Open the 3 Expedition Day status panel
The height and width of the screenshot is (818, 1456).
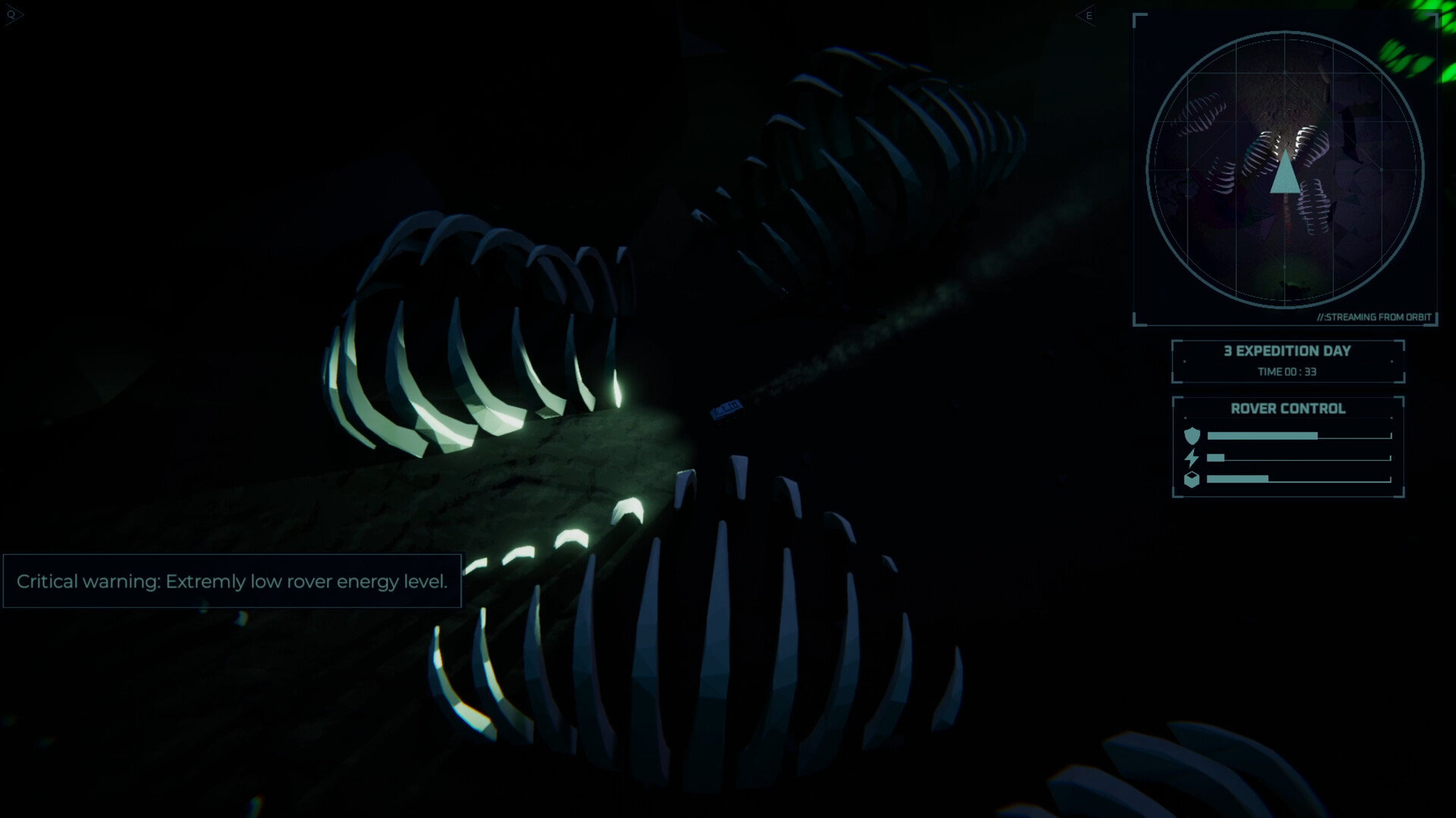(x=1287, y=351)
